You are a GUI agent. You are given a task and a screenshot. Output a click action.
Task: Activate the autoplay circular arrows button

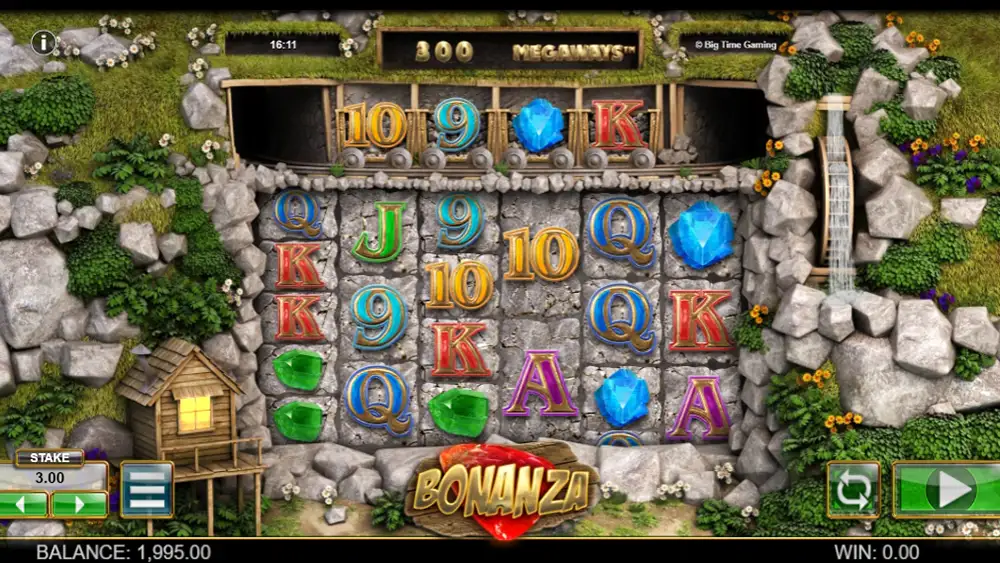[x=853, y=490]
